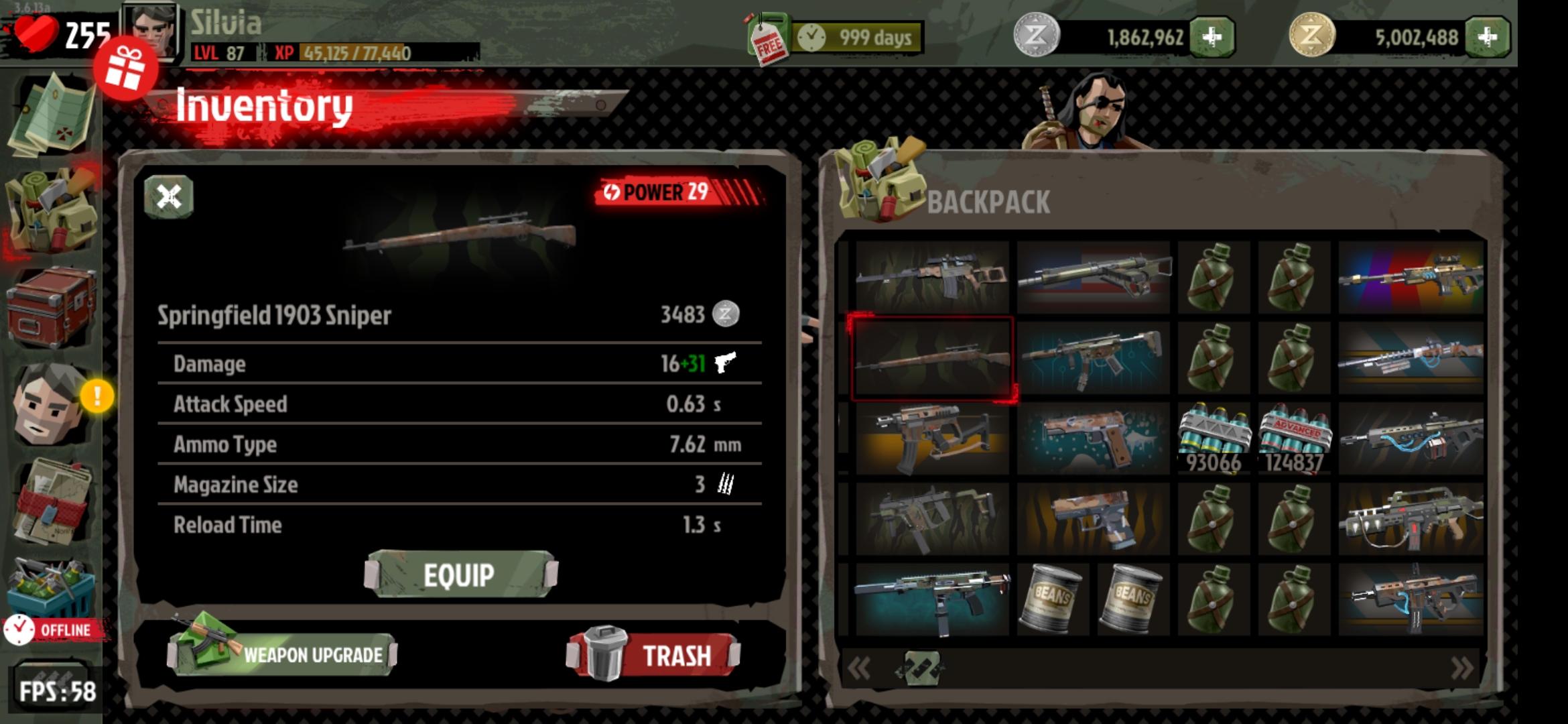Add more silver Z coins

[1212, 37]
